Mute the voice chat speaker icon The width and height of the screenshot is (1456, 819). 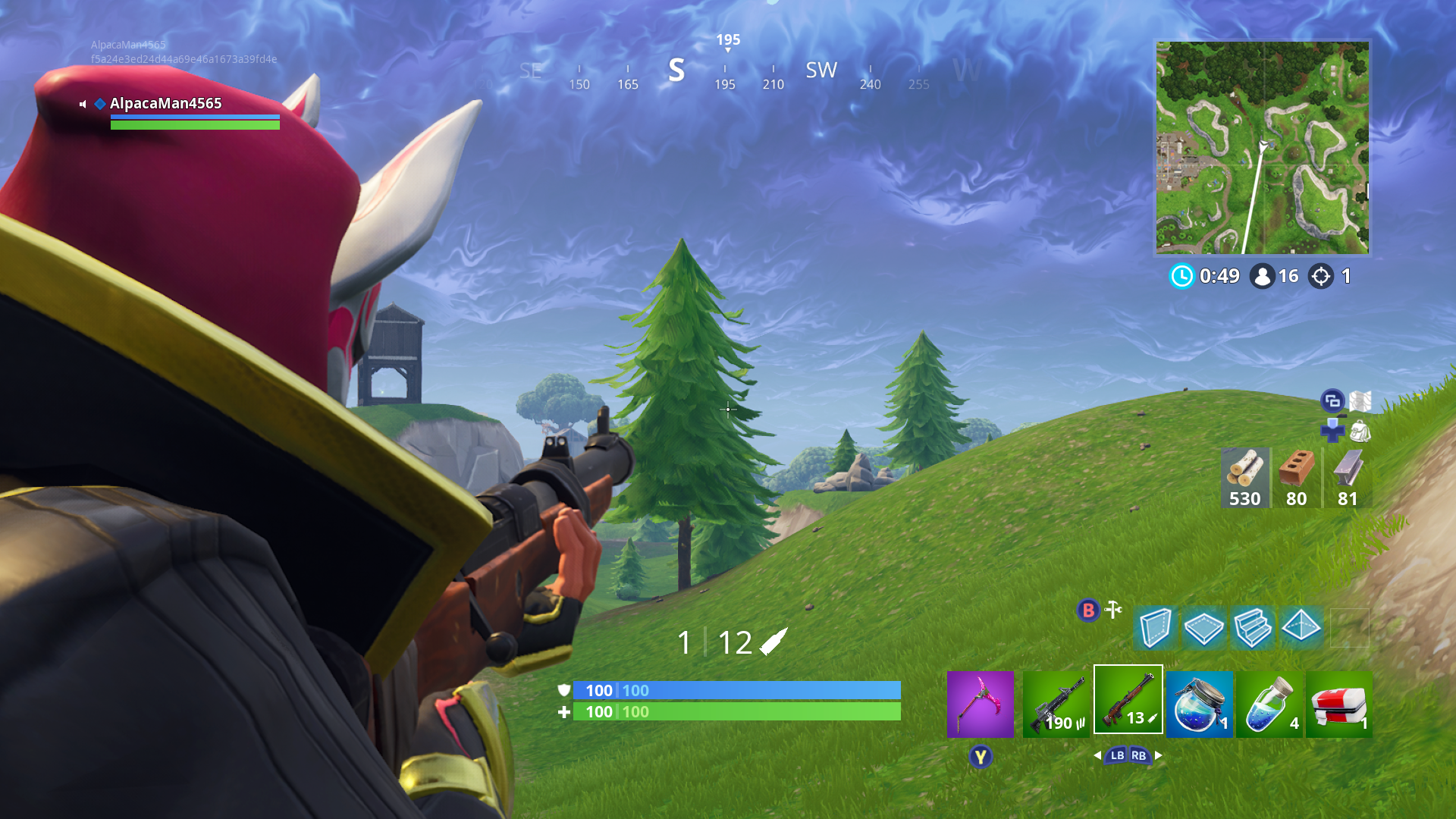coord(83,104)
